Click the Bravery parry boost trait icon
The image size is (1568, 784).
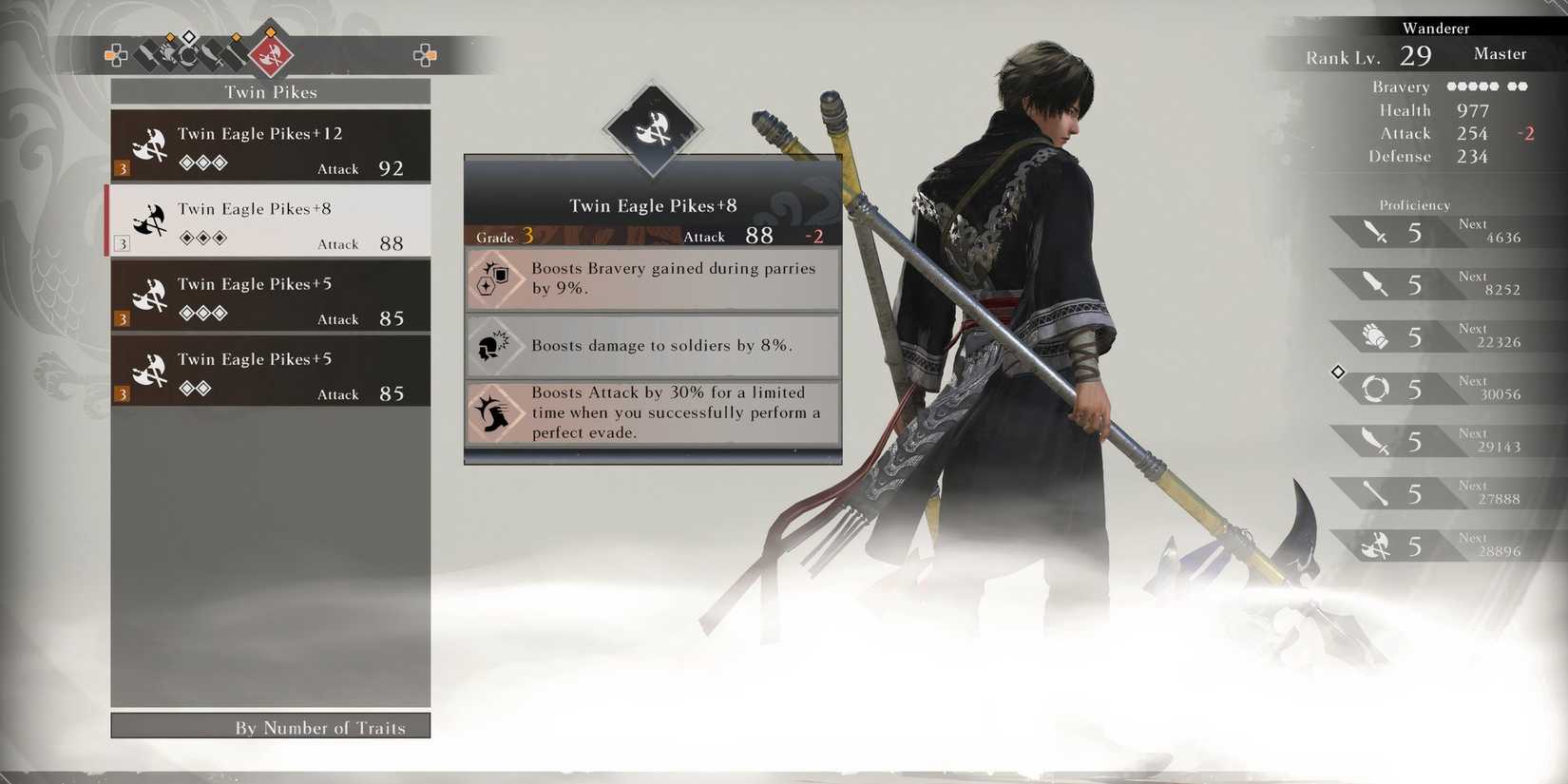tap(494, 278)
